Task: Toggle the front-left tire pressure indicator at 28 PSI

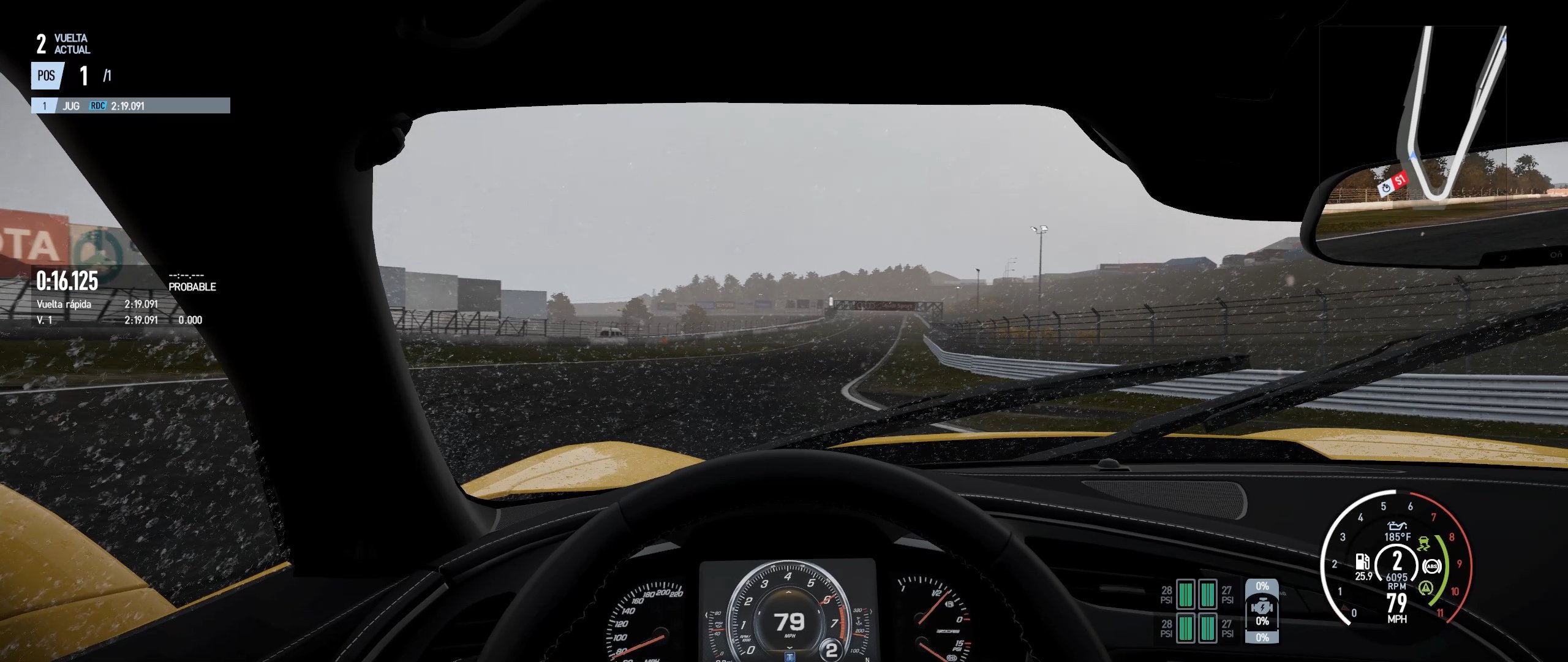Action: point(1186,595)
